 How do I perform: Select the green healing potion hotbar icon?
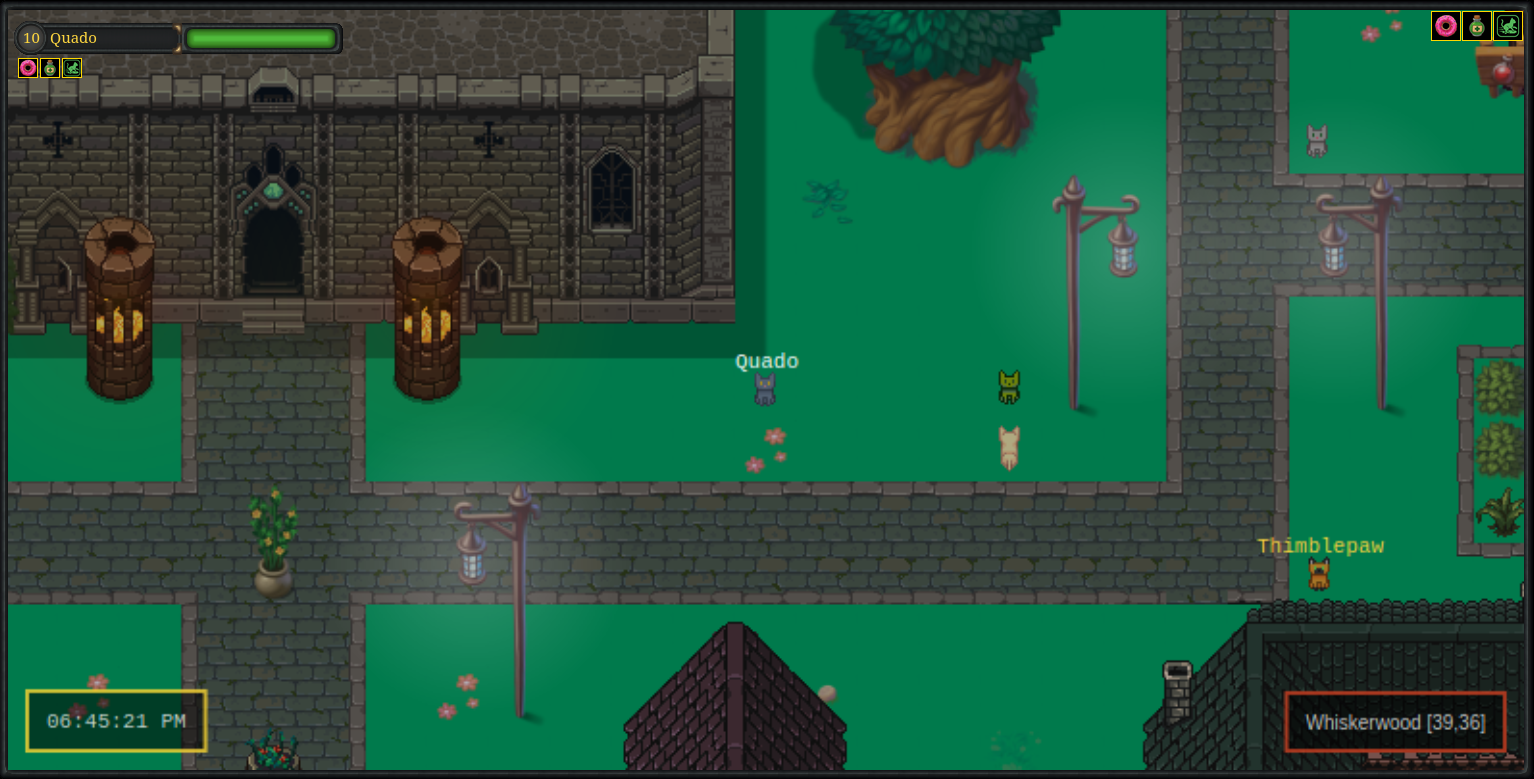point(49,68)
